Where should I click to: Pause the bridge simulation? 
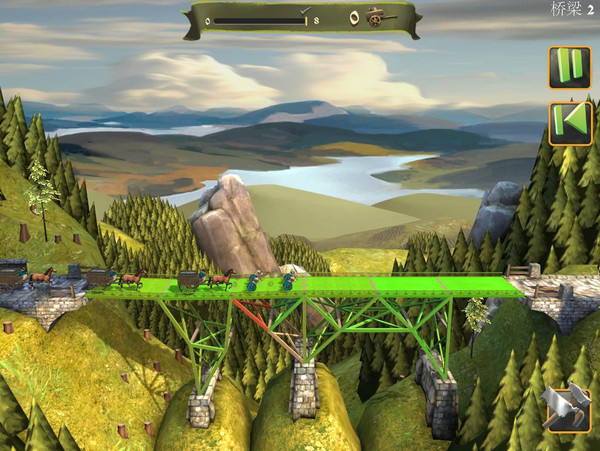pos(569,67)
